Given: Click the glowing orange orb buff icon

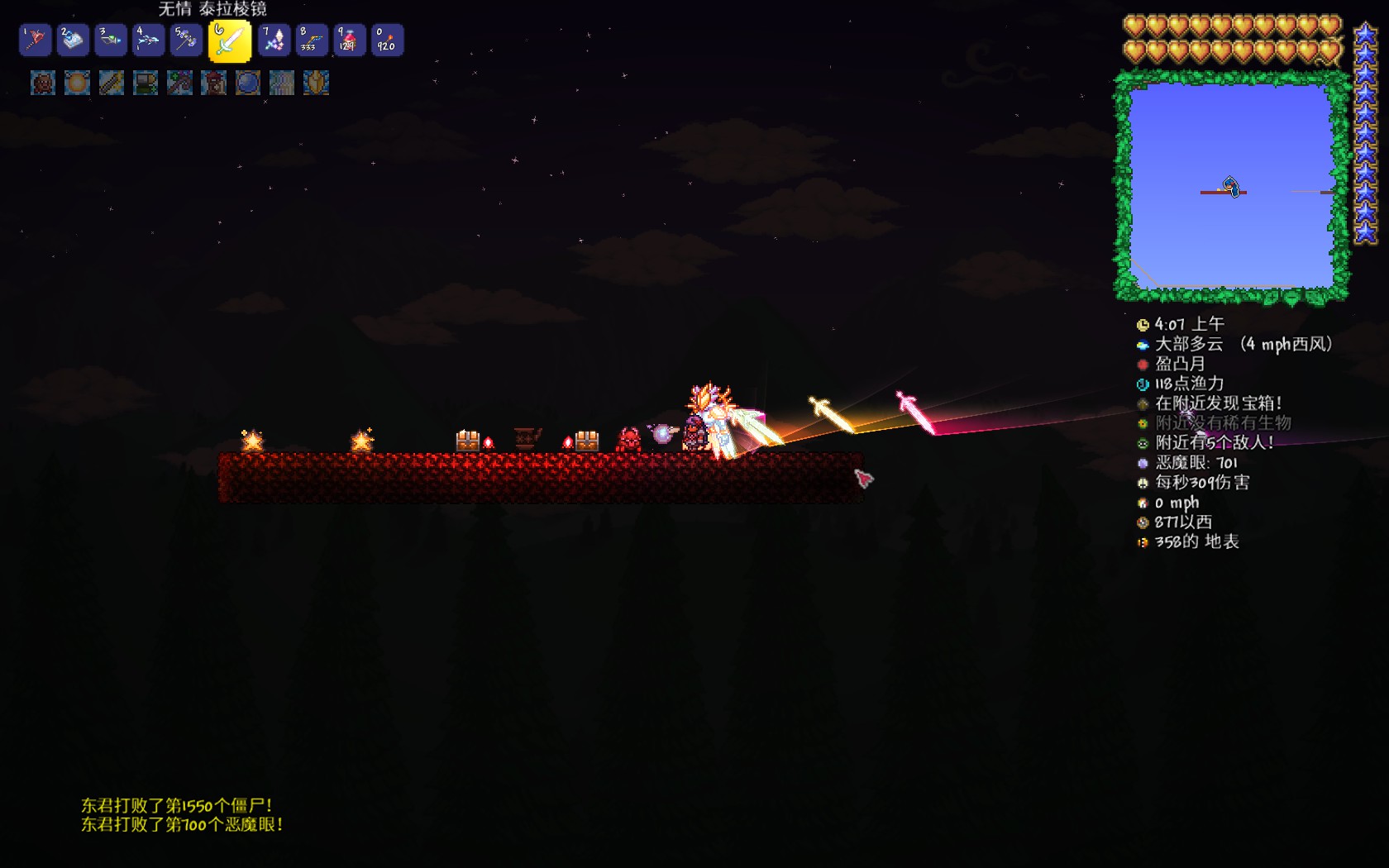Looking at the screenshot, I should point(77,83).
